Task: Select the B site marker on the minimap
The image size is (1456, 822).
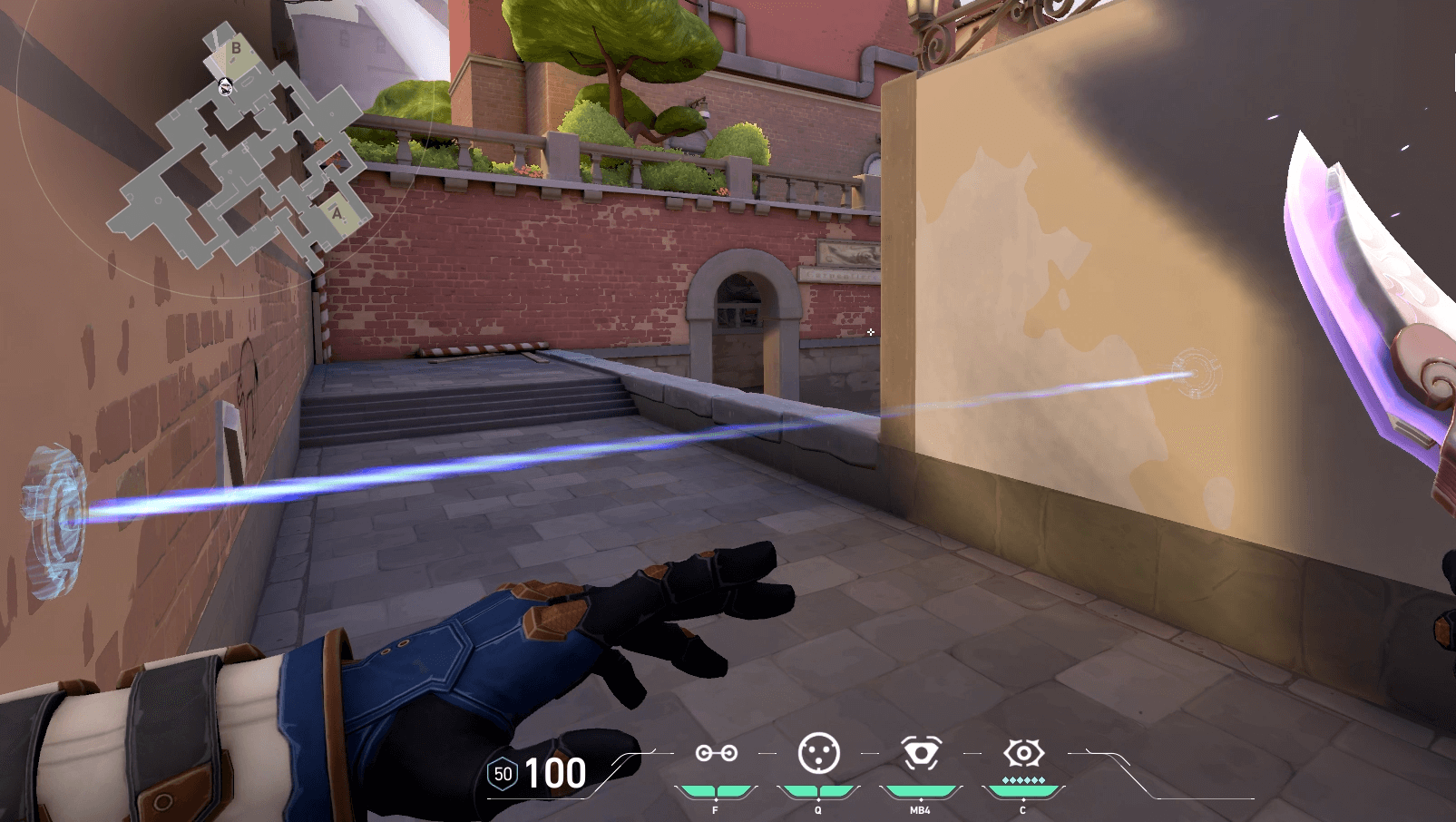Action: pos(237,49)
